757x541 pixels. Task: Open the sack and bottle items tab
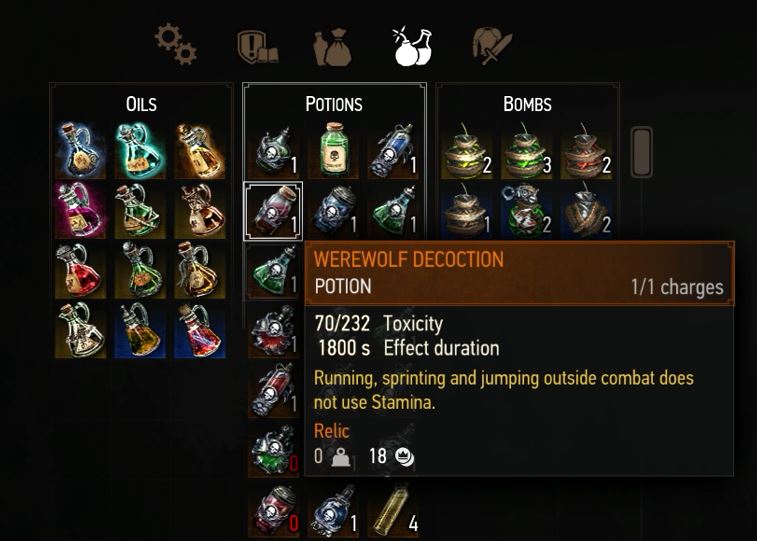tap(333, 46)
